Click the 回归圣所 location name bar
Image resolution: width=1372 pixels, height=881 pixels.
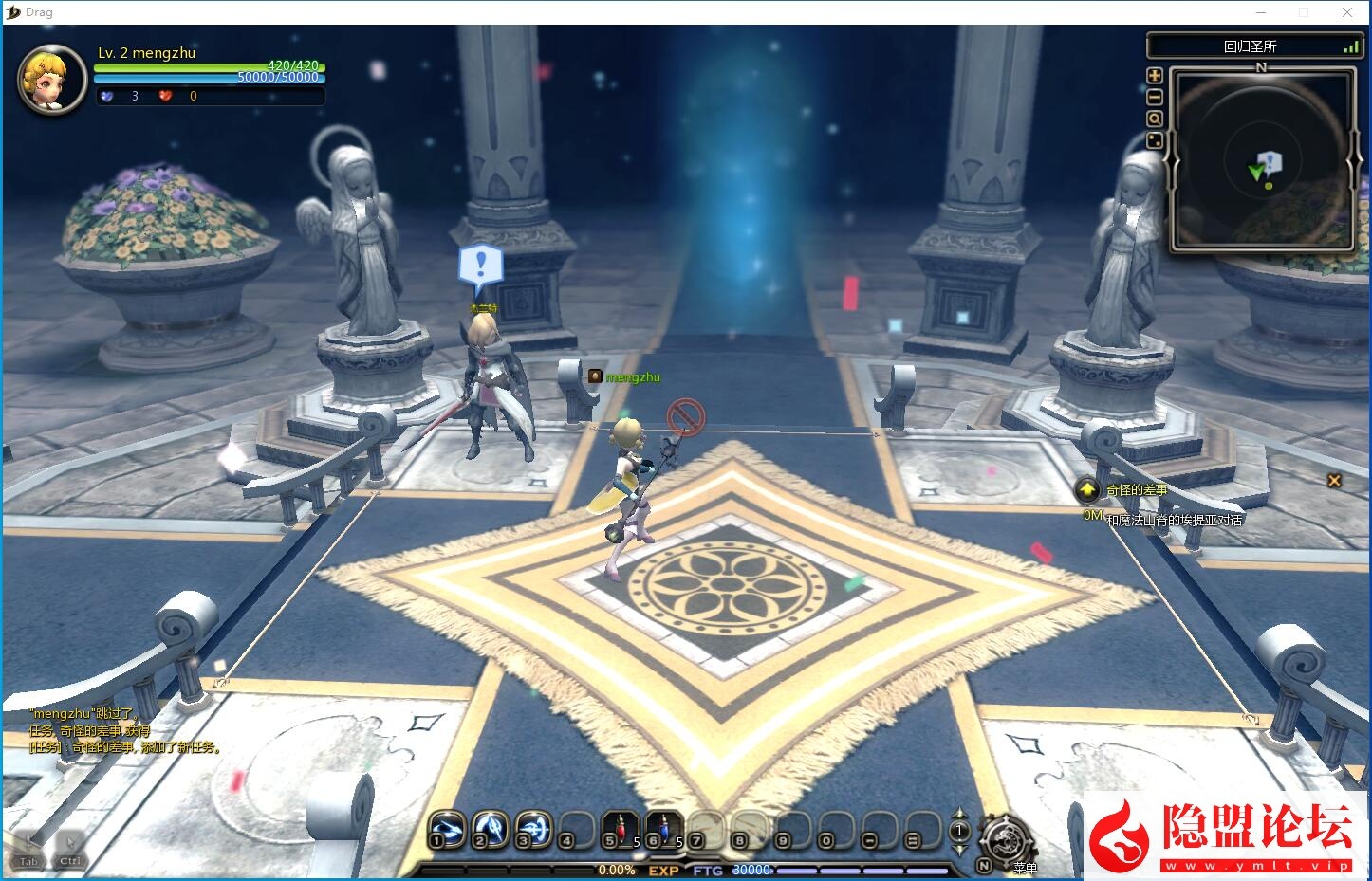tap(1251, 46)
